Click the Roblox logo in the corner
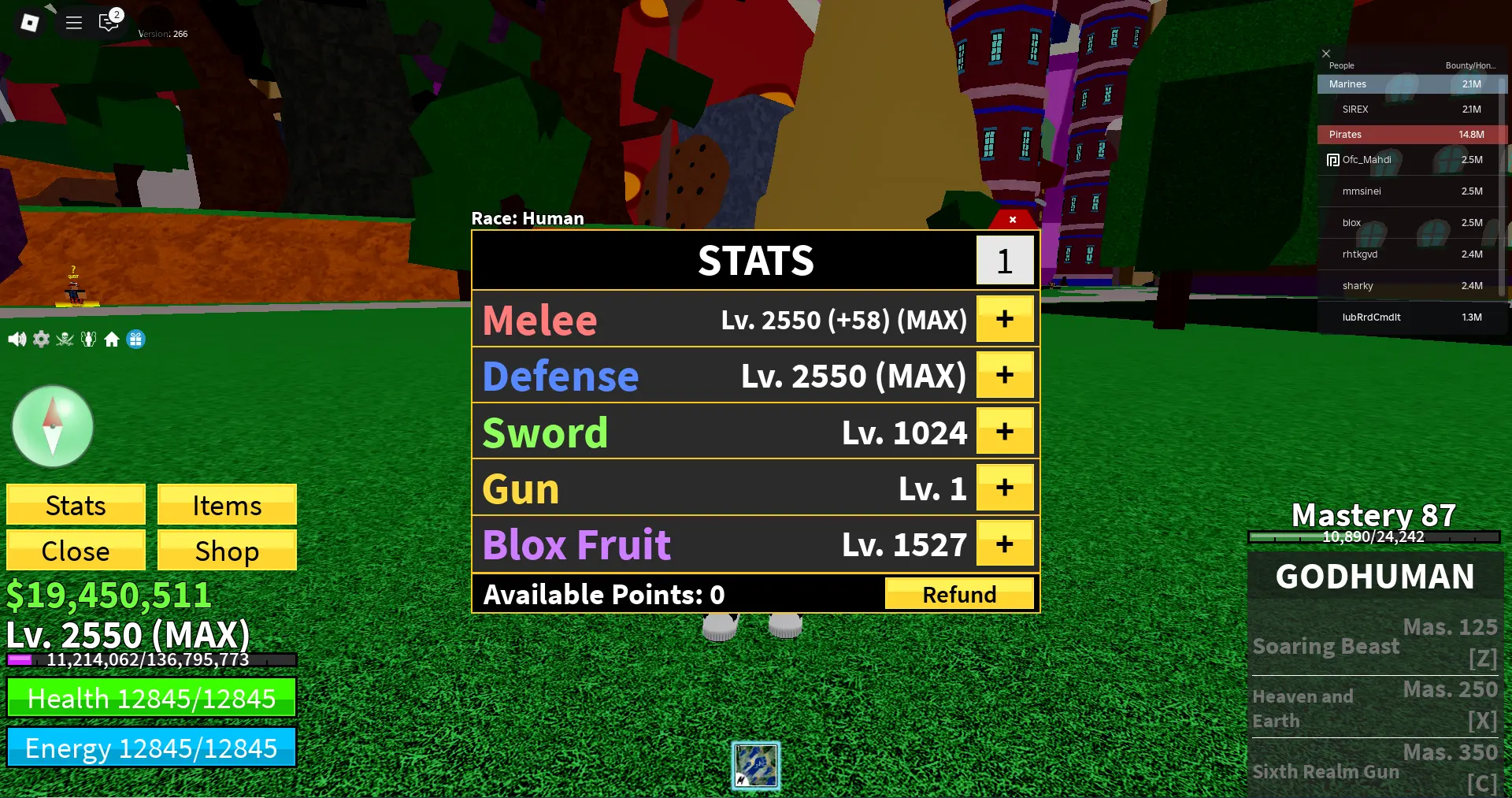This screenshot has width=1512, height=798. point(29,22)
